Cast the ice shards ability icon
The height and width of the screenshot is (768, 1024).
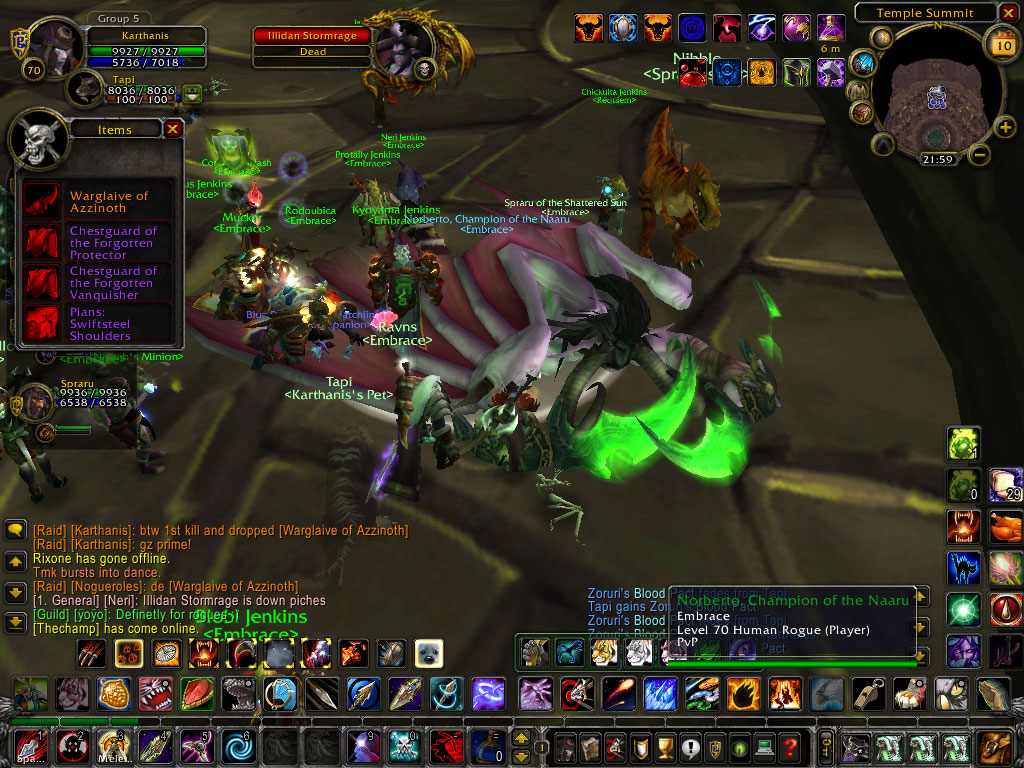pos(661,692)
